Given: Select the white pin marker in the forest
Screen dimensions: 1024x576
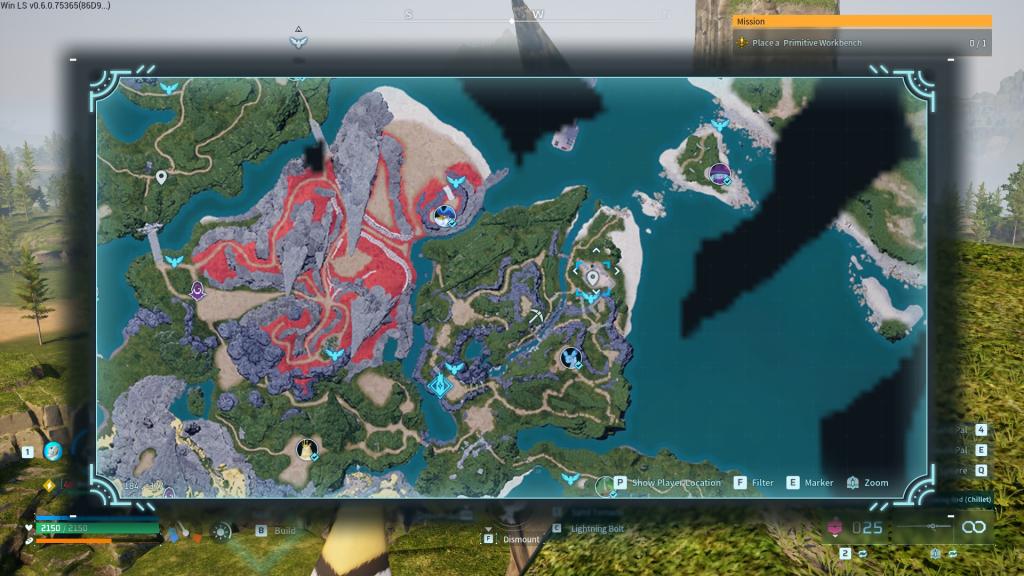Looking at the screenshot, I should [161, 178].
